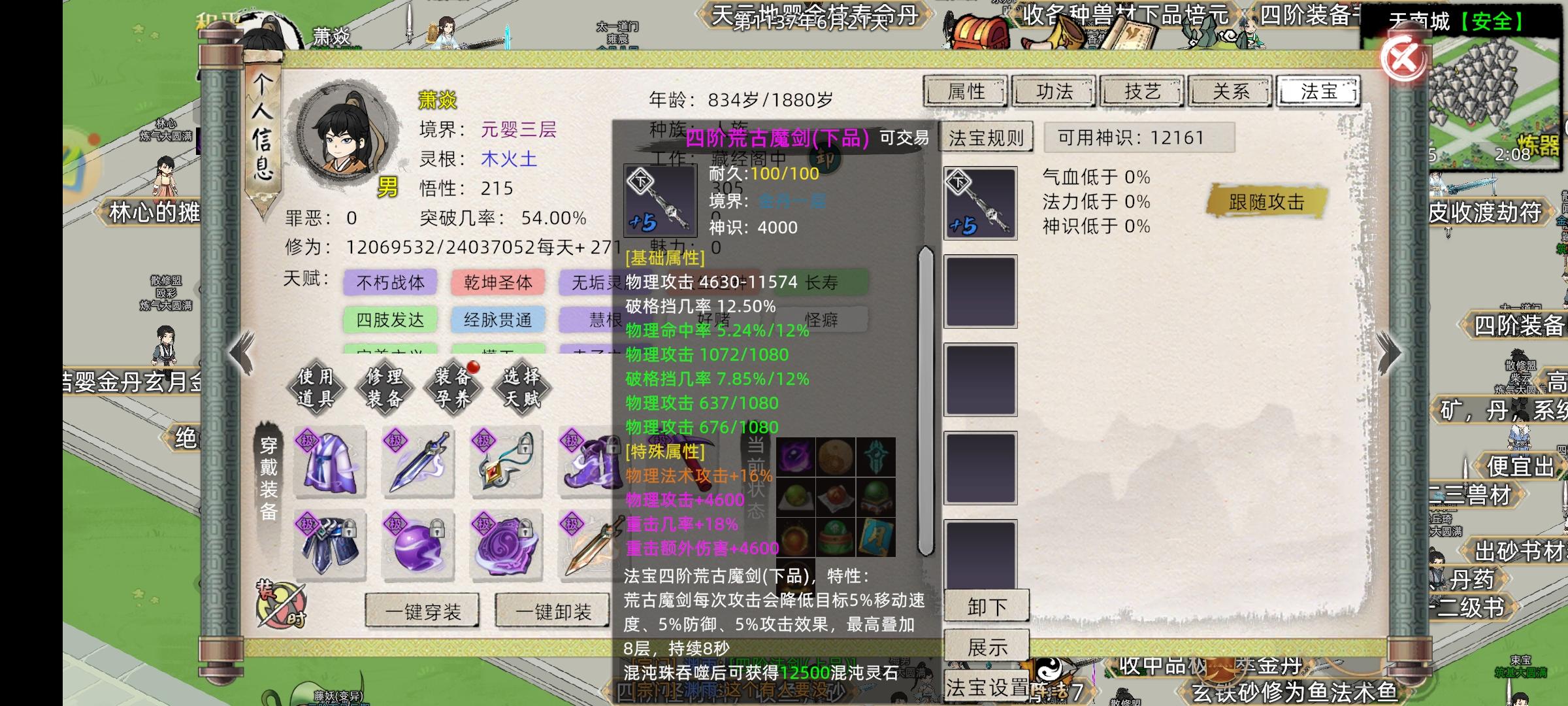Image resolution: width=1568 pixels, height=706 pixels.
Task: Click 卸下 to unequip the treasure
Action: tap(988, 605)
